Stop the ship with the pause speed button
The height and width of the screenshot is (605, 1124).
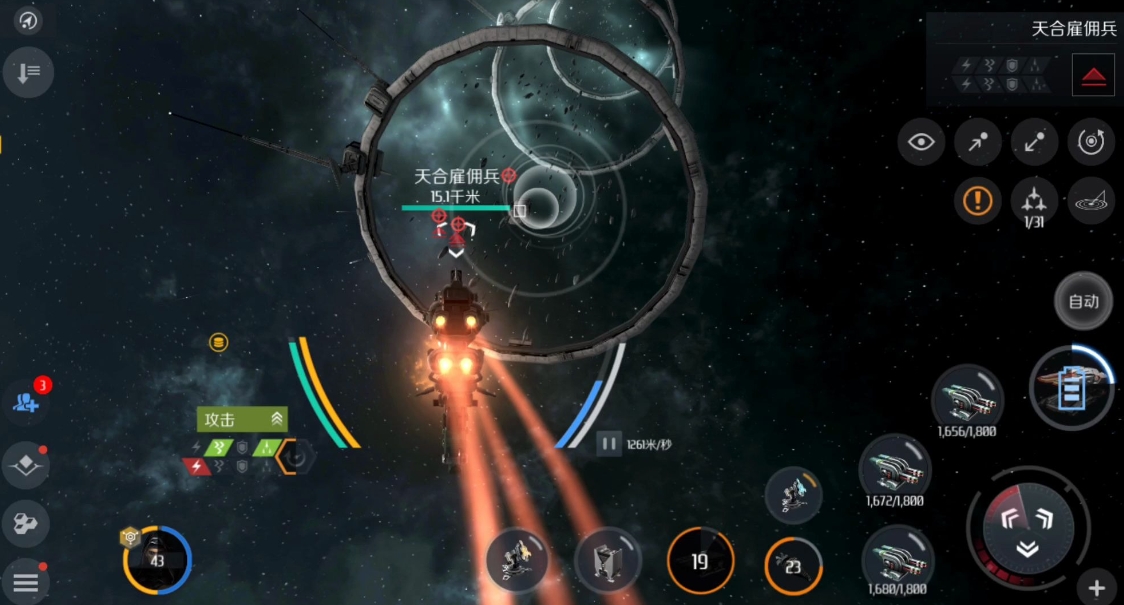click(x=609, y=444)
